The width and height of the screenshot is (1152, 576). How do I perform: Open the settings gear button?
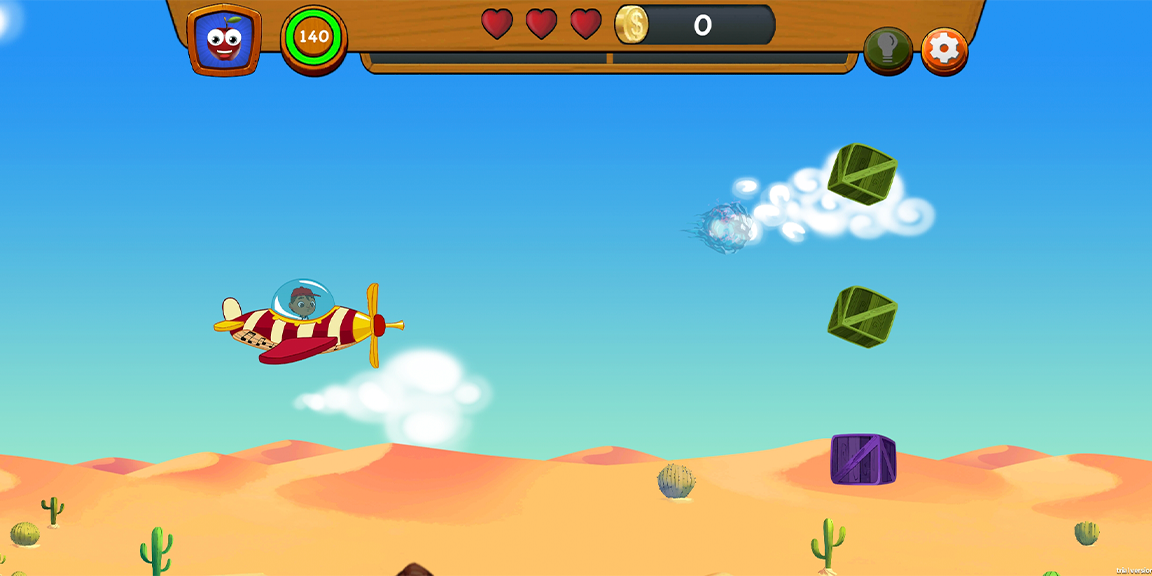[x=944, y=48]
